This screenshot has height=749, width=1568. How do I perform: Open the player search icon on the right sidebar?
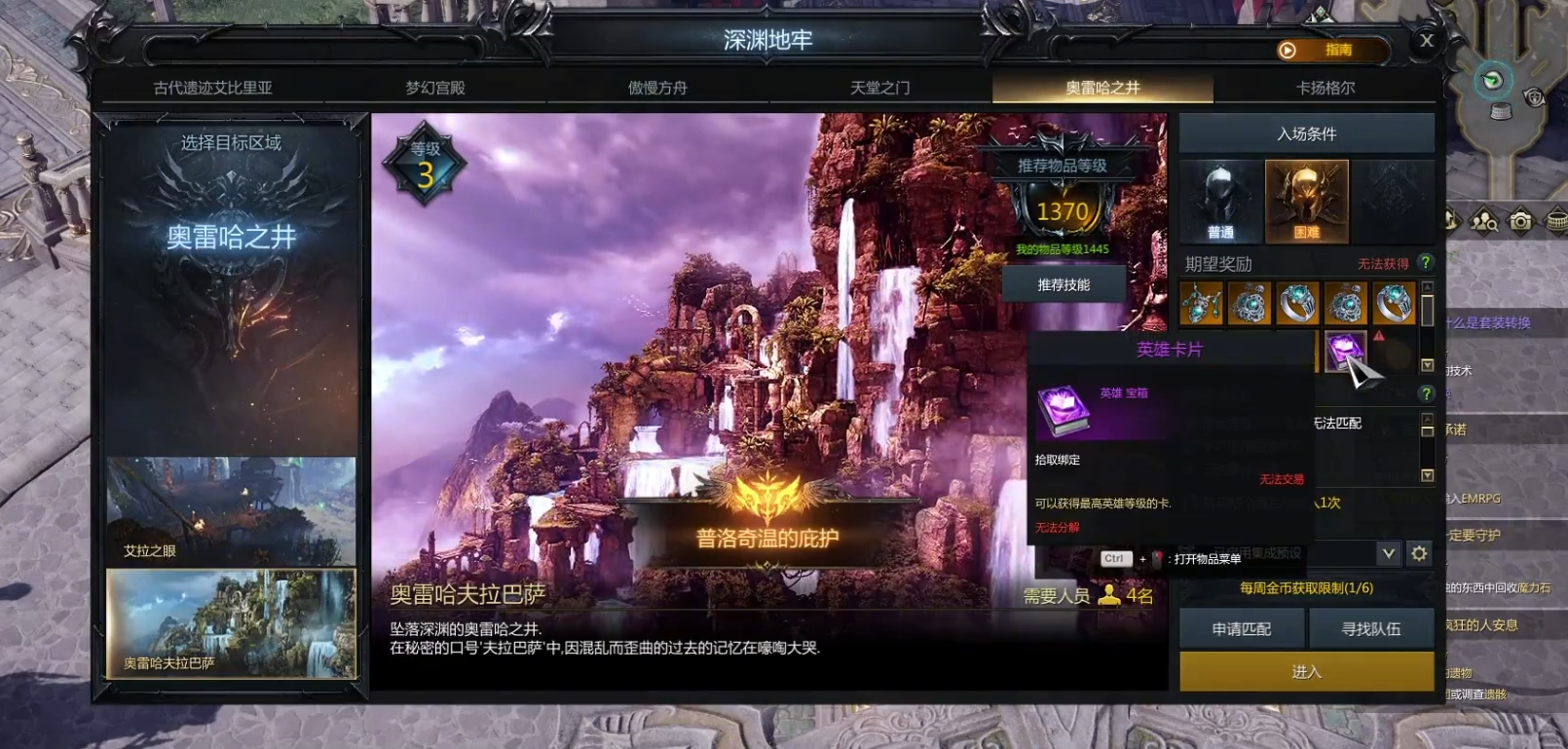[x=1484, y=221]
